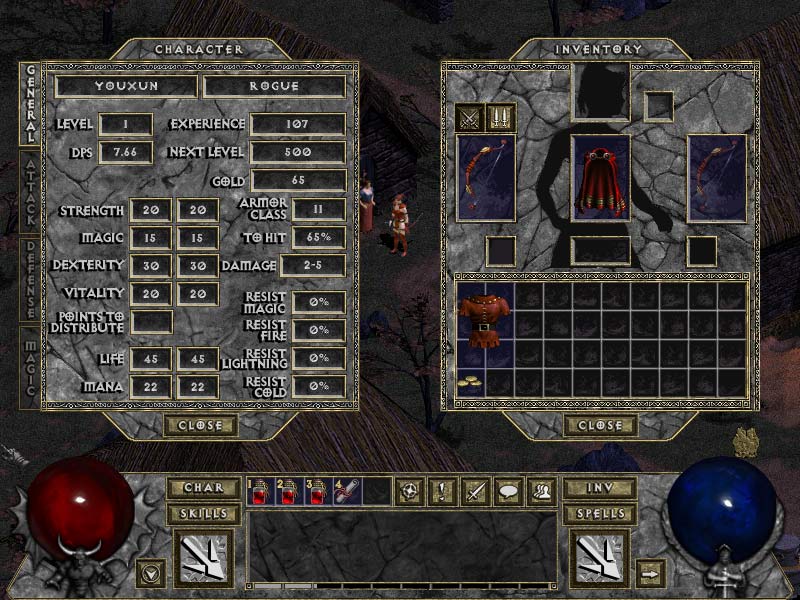Open the SPELLS book

click(600, 513)
